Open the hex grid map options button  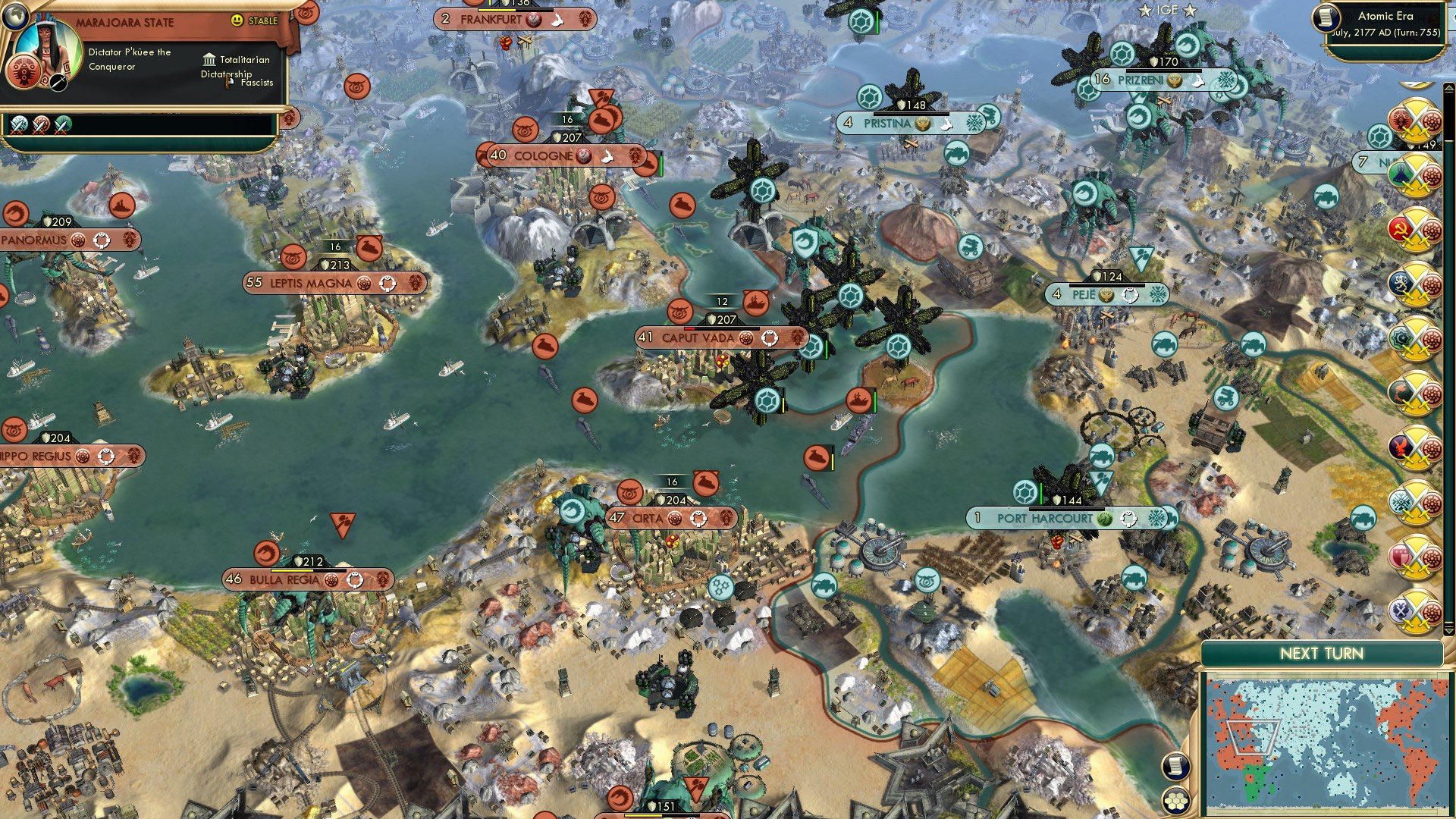pyautogui.click(x=1175, y=801)
